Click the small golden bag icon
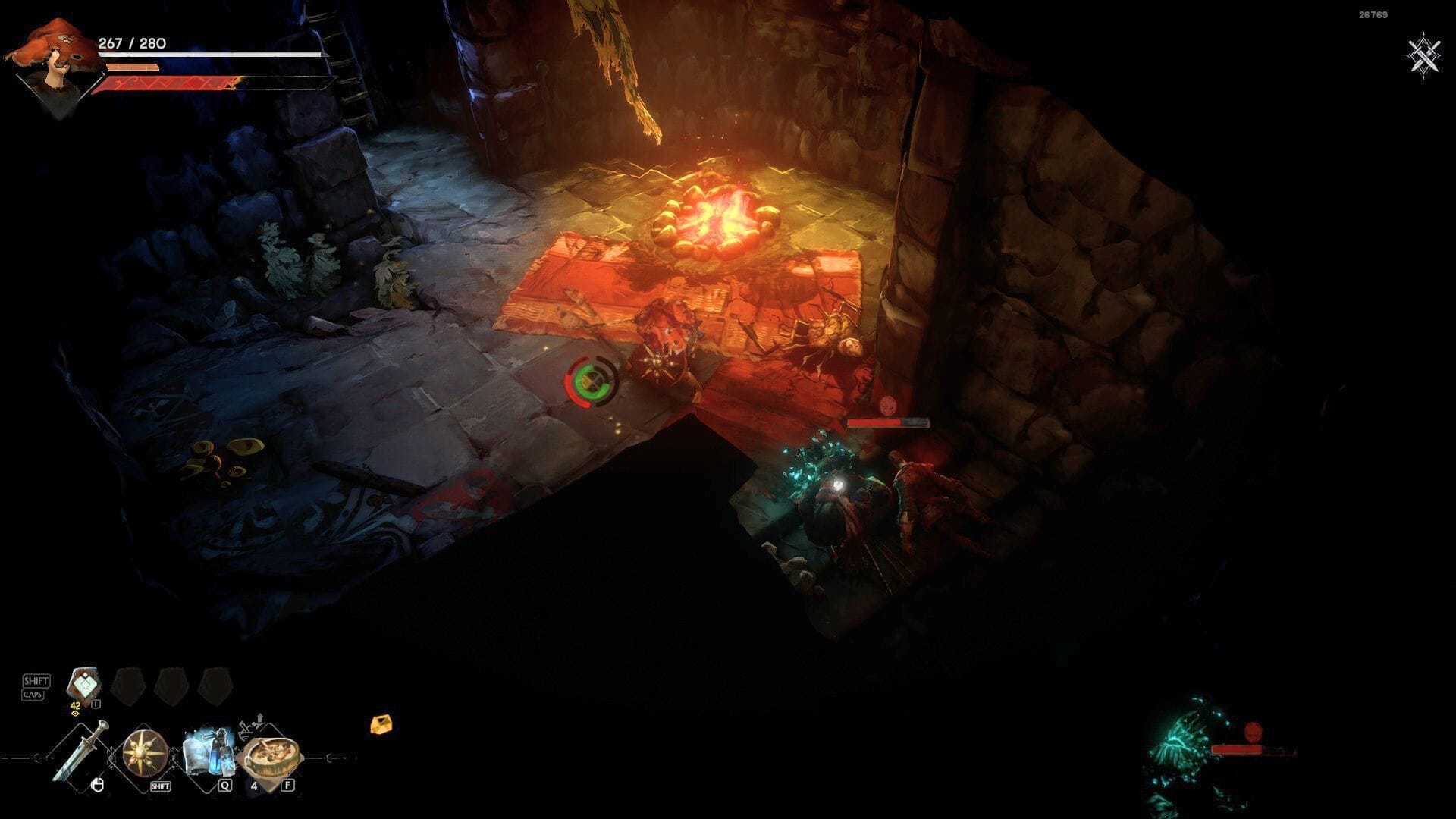The height and width of the screenshot is (819, 1456). 381,725
